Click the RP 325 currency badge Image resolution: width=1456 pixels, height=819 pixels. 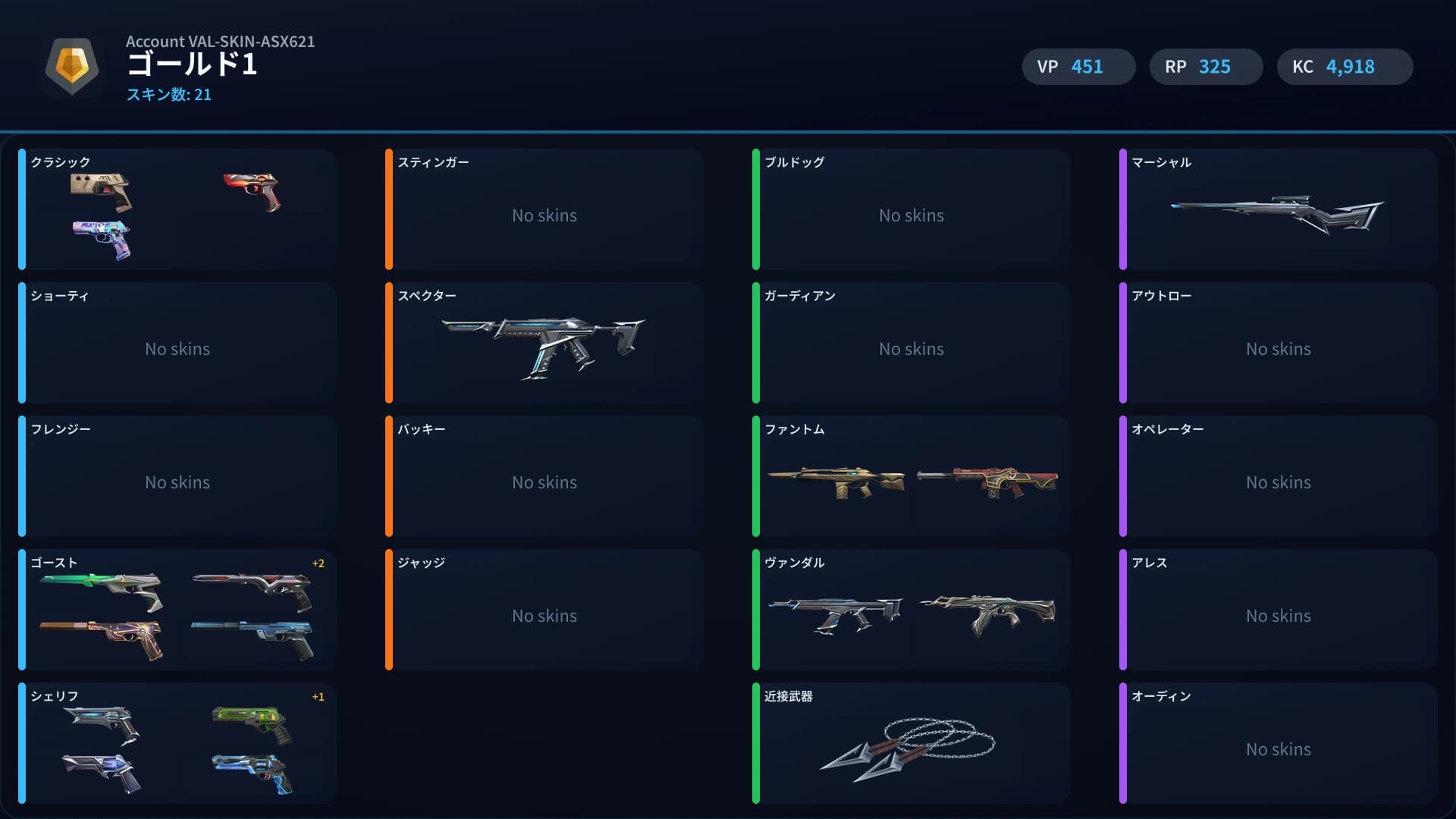click(x=1206, y=67)
